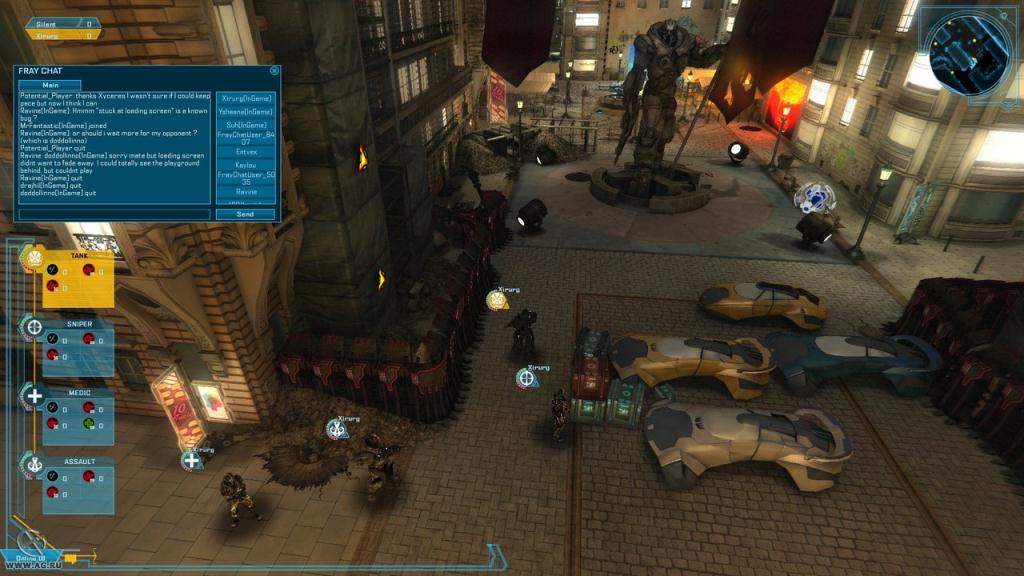Select the Tank unit marker by the fence
The height and width of the screenshot is (576, 1024).
(x=497, y=299)
